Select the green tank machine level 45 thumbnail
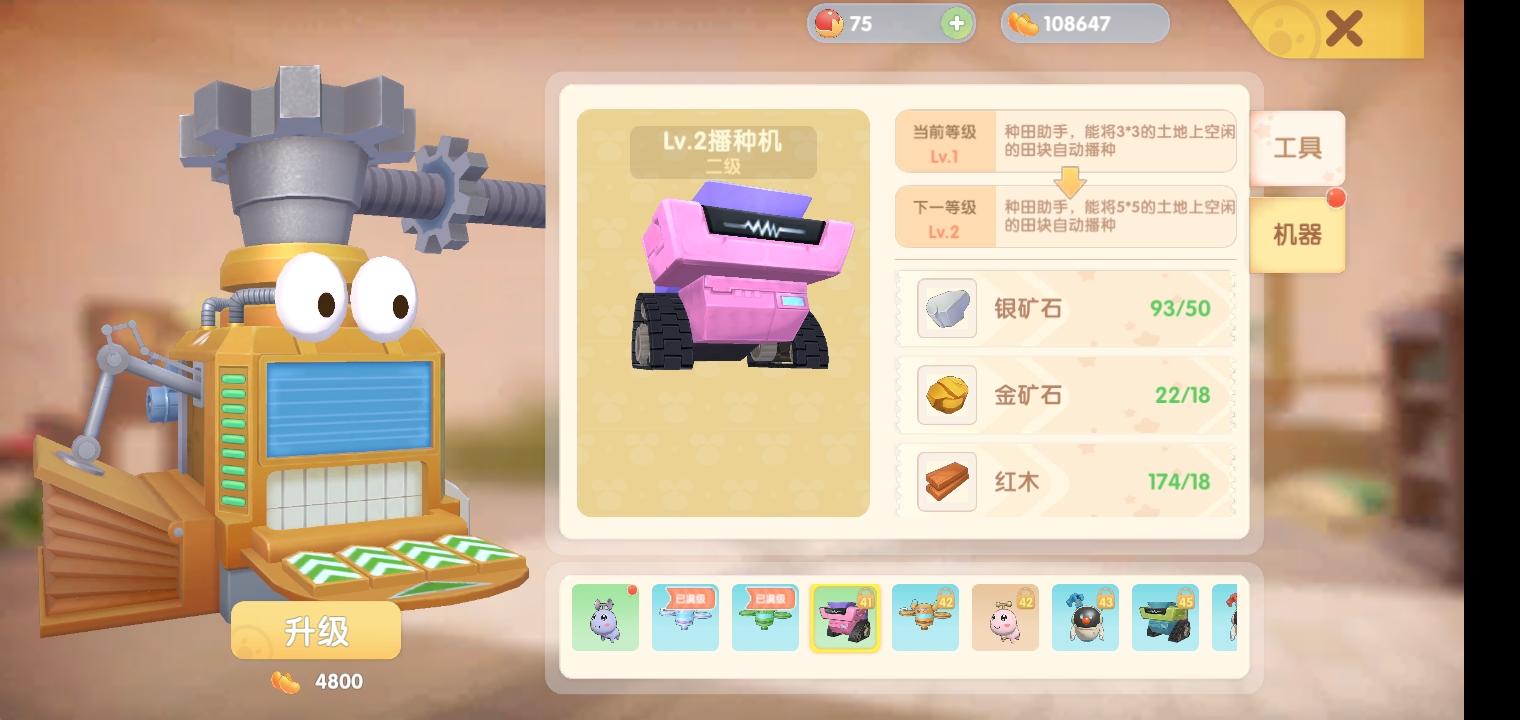Image resolution: width=1520 pixels, height=720 pixels. [x=1165, y=618]
